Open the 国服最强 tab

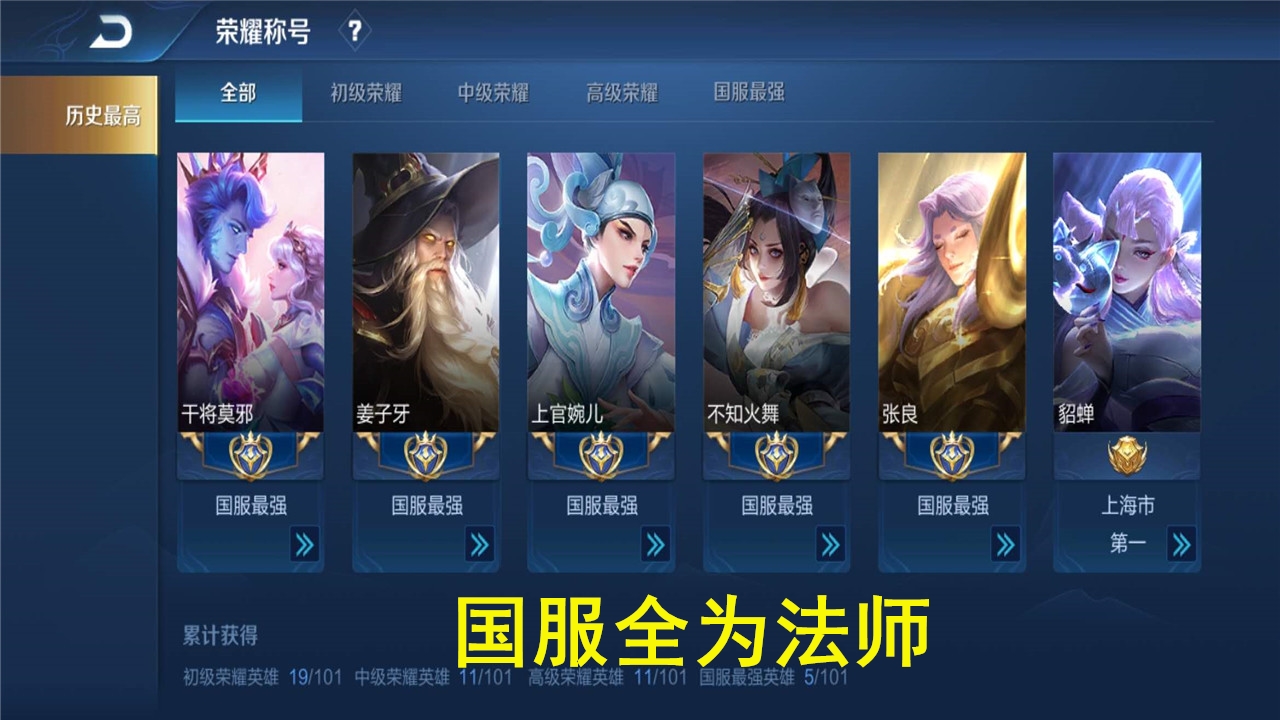click(x=750, y=94)
